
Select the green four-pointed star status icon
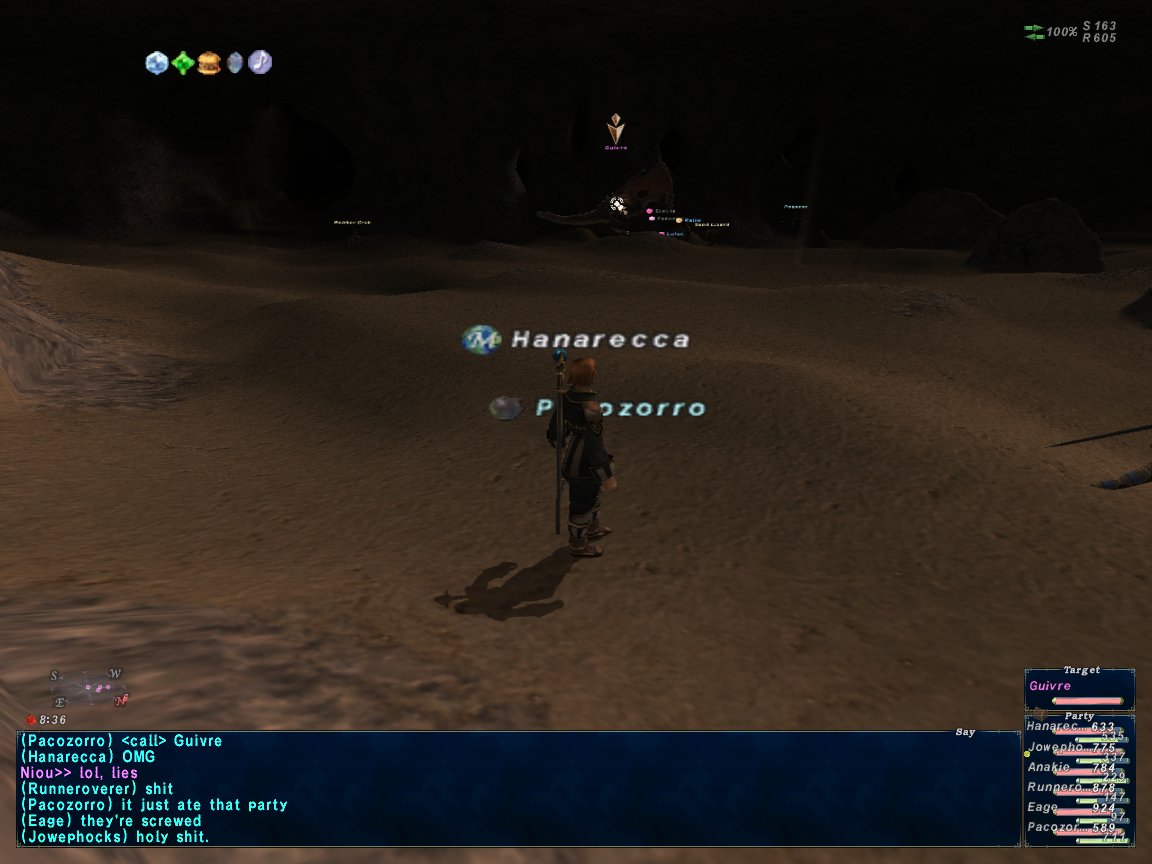[x=182, y=63]
